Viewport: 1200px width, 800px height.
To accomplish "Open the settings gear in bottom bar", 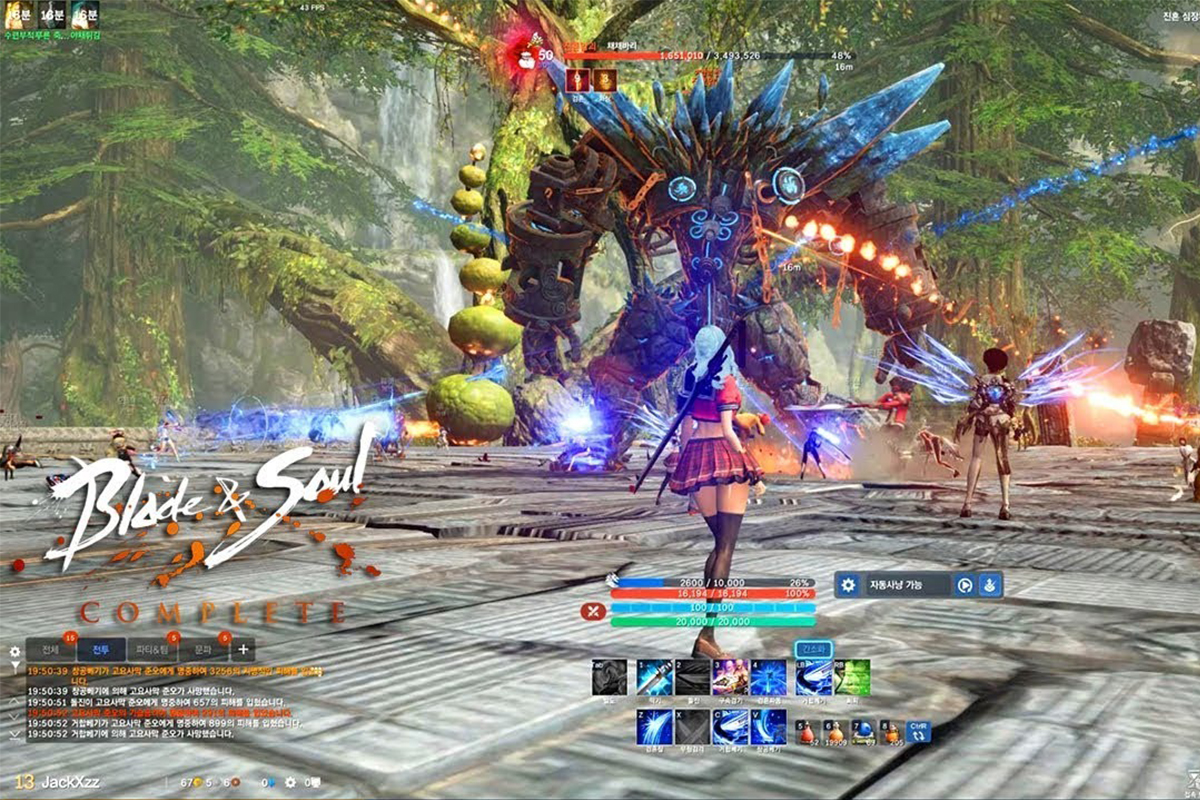I will pos(290,782).
